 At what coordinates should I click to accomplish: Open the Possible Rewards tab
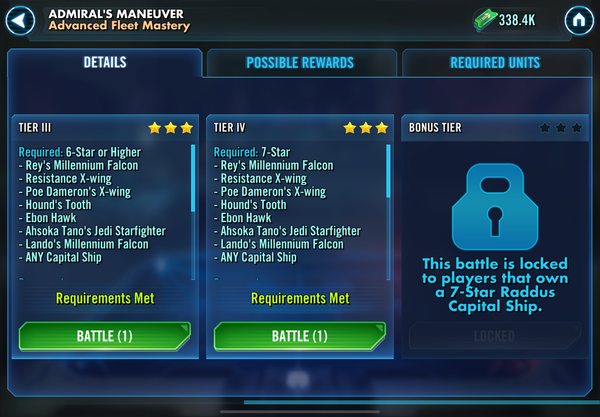click(x=300, y=62)
